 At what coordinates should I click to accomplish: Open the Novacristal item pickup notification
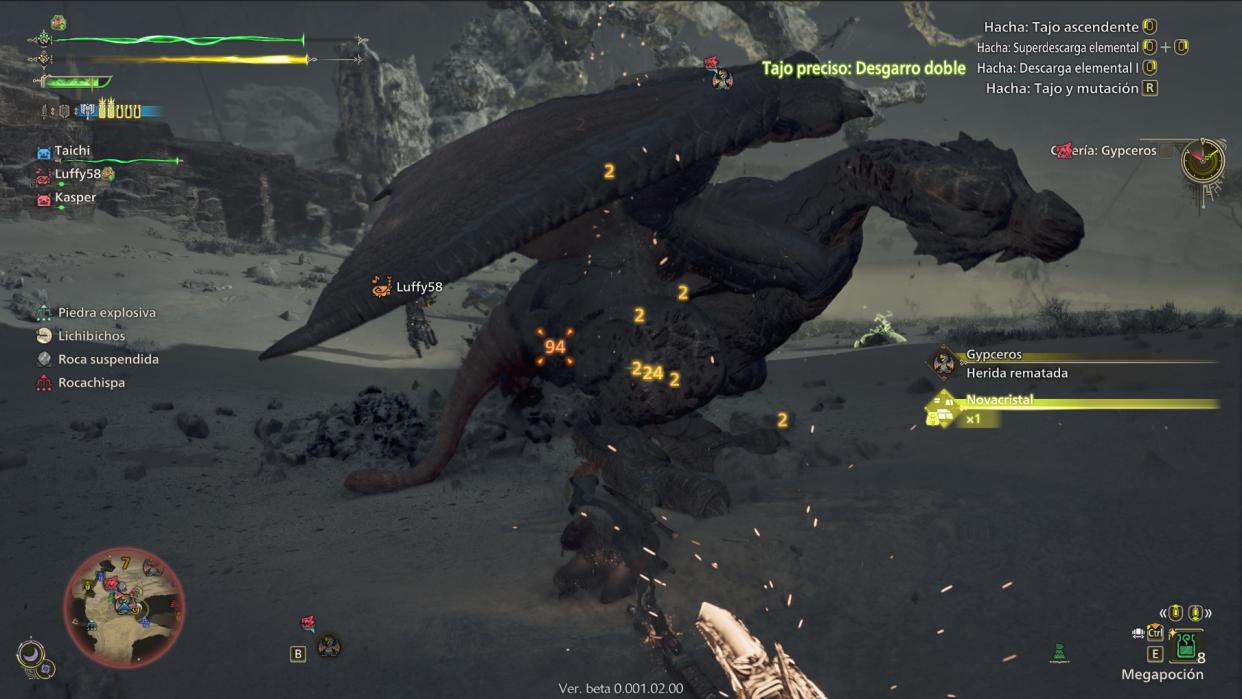pyautogui.click(x=1000, y=408)
